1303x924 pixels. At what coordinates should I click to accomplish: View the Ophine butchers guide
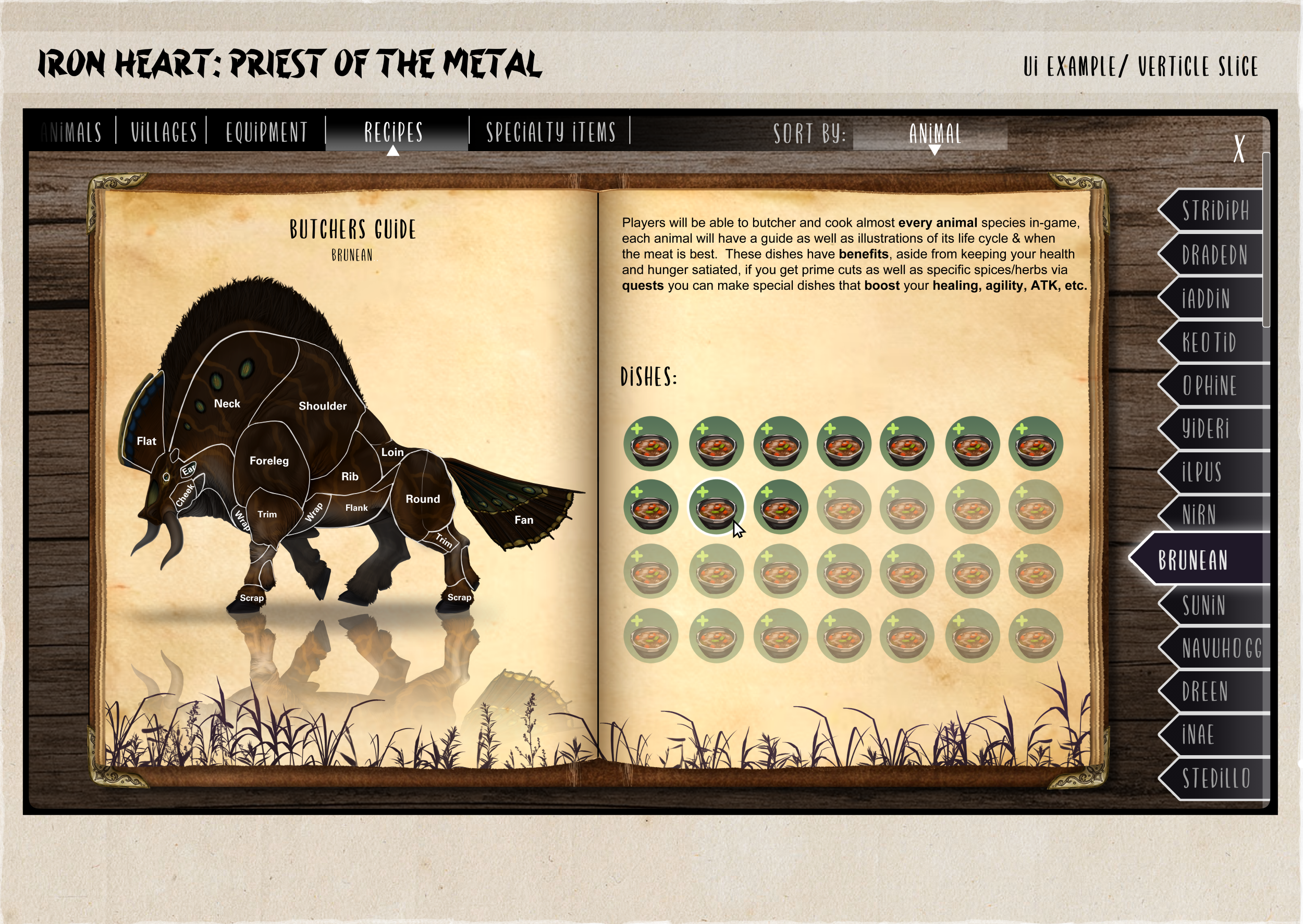(1211, 386)
